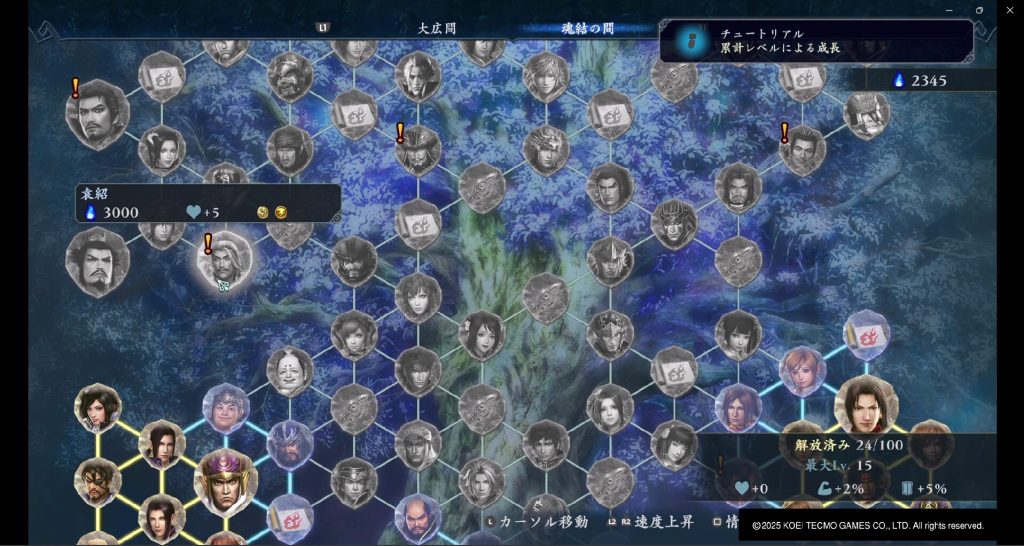Minimize the game window

[x=949, y=10]
